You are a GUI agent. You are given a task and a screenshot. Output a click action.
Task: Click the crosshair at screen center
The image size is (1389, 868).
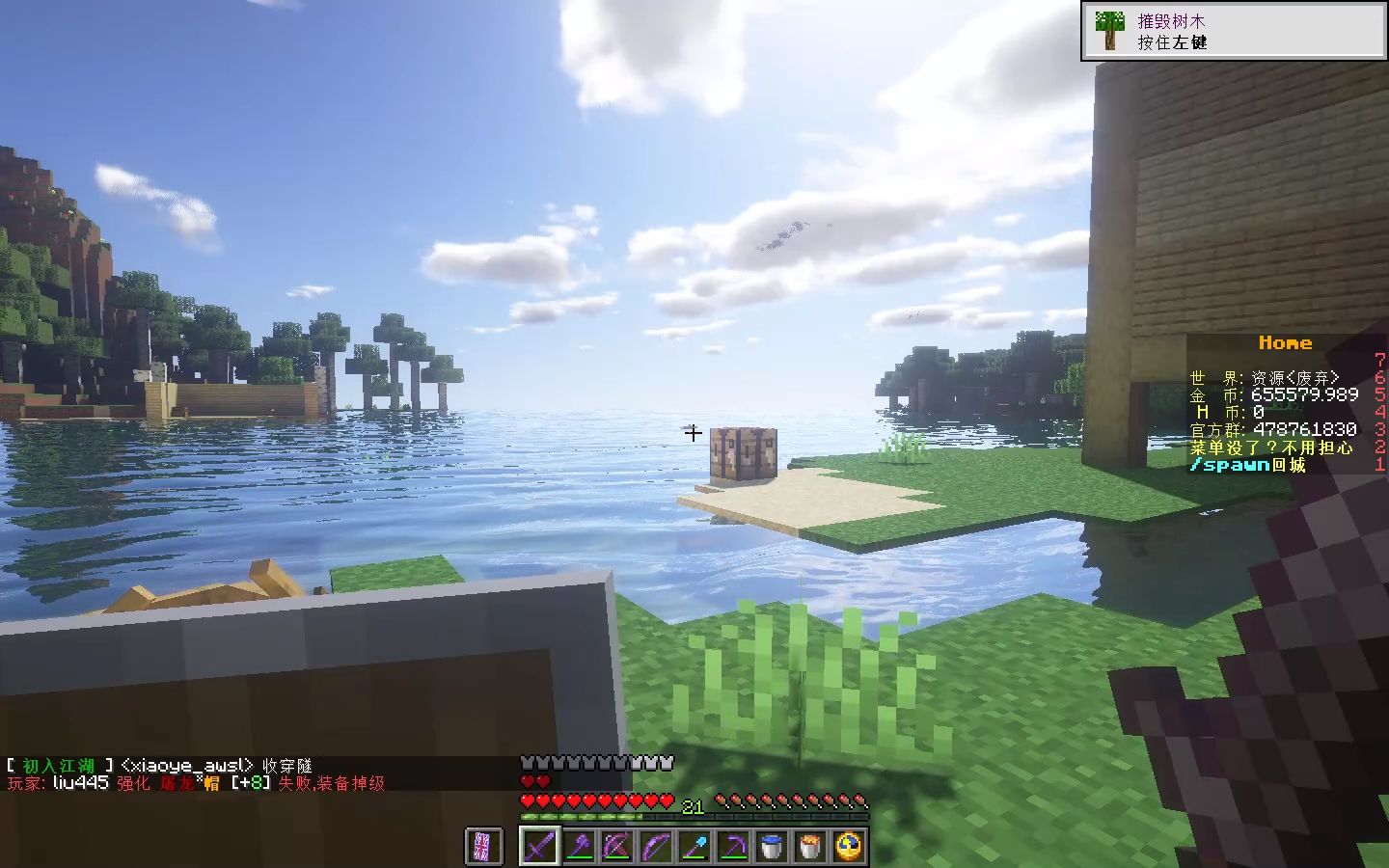tap(693, 434)
